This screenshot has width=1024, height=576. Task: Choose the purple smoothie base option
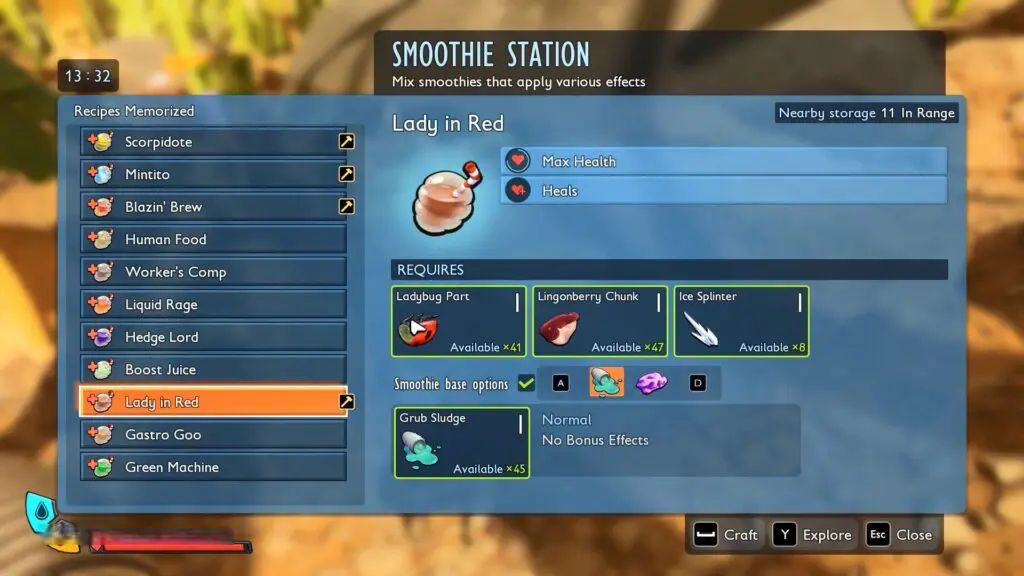[652, 382]
